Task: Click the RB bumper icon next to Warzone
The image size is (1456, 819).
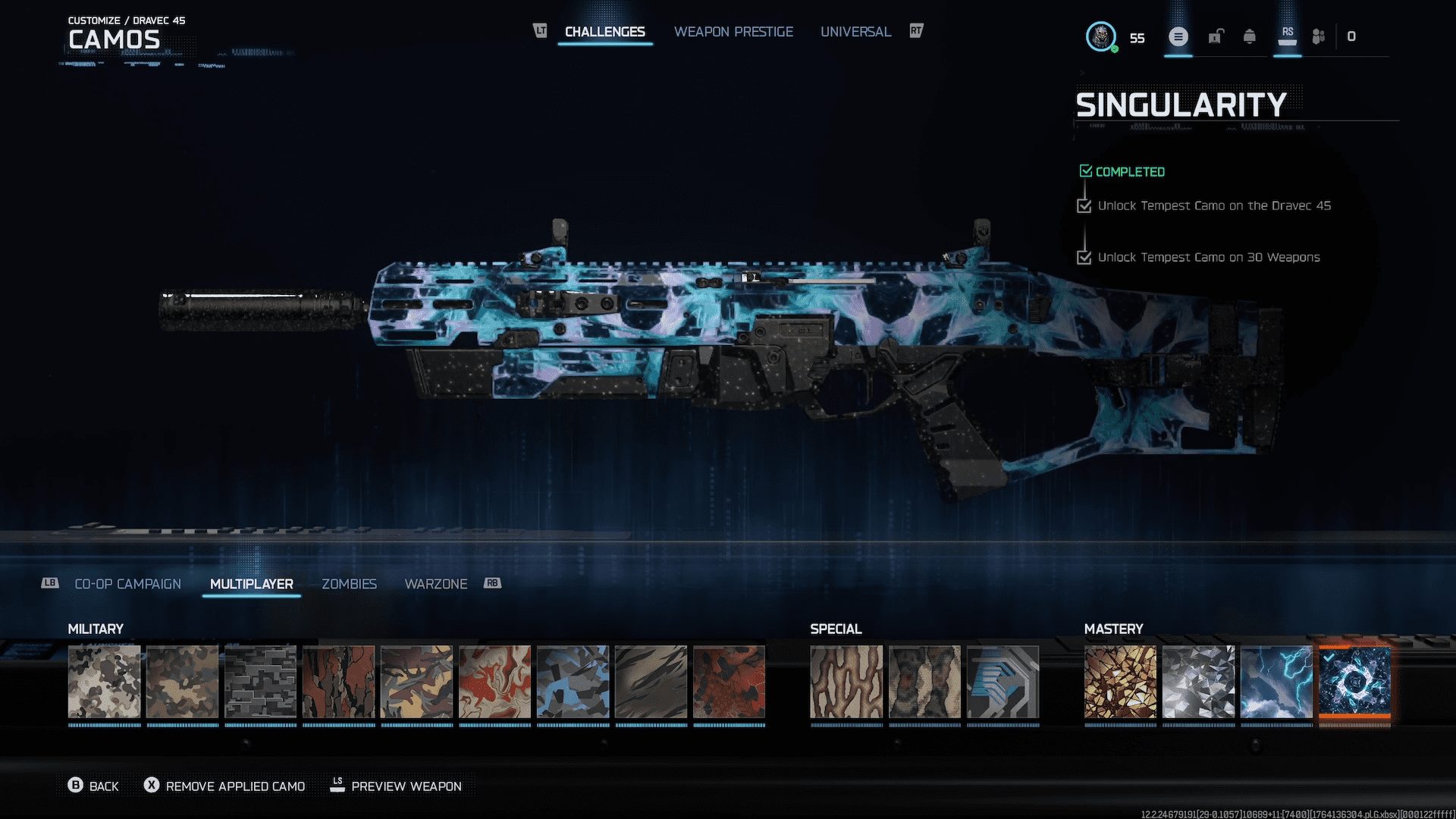Action: coord(494,582)
